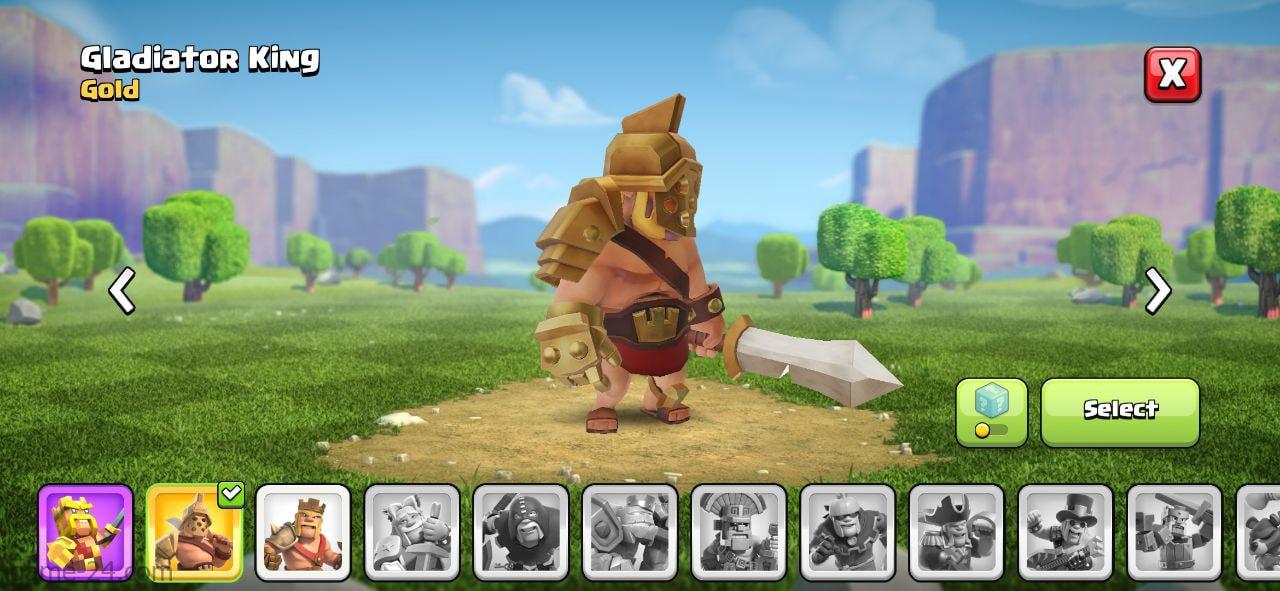The height and width of the screenshot is (591, 1280).
Task: Choose the locked tall feathered headdress king skin
Action: 739,532
